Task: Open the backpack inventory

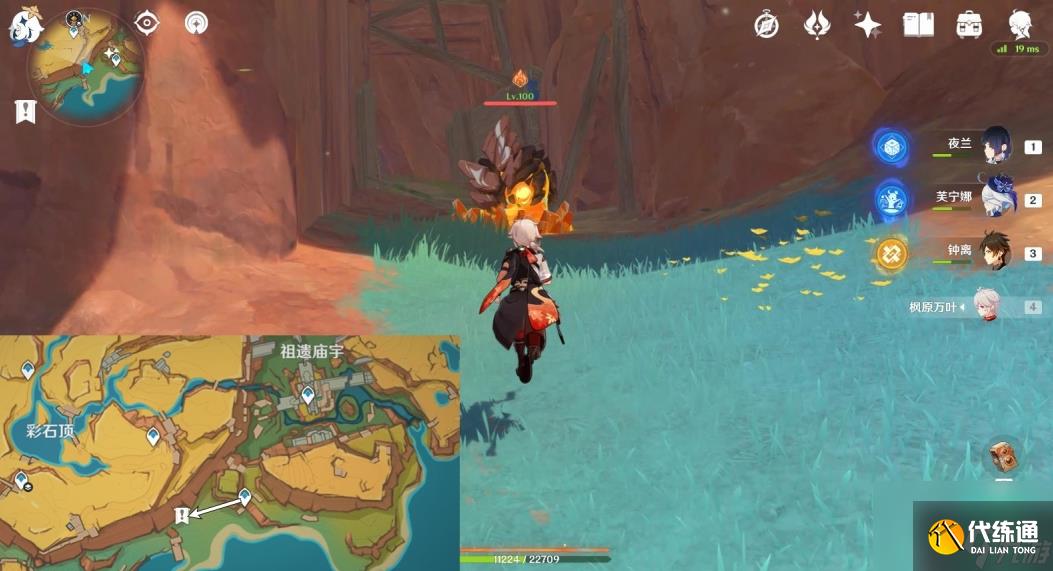Action: click(968, 25)
